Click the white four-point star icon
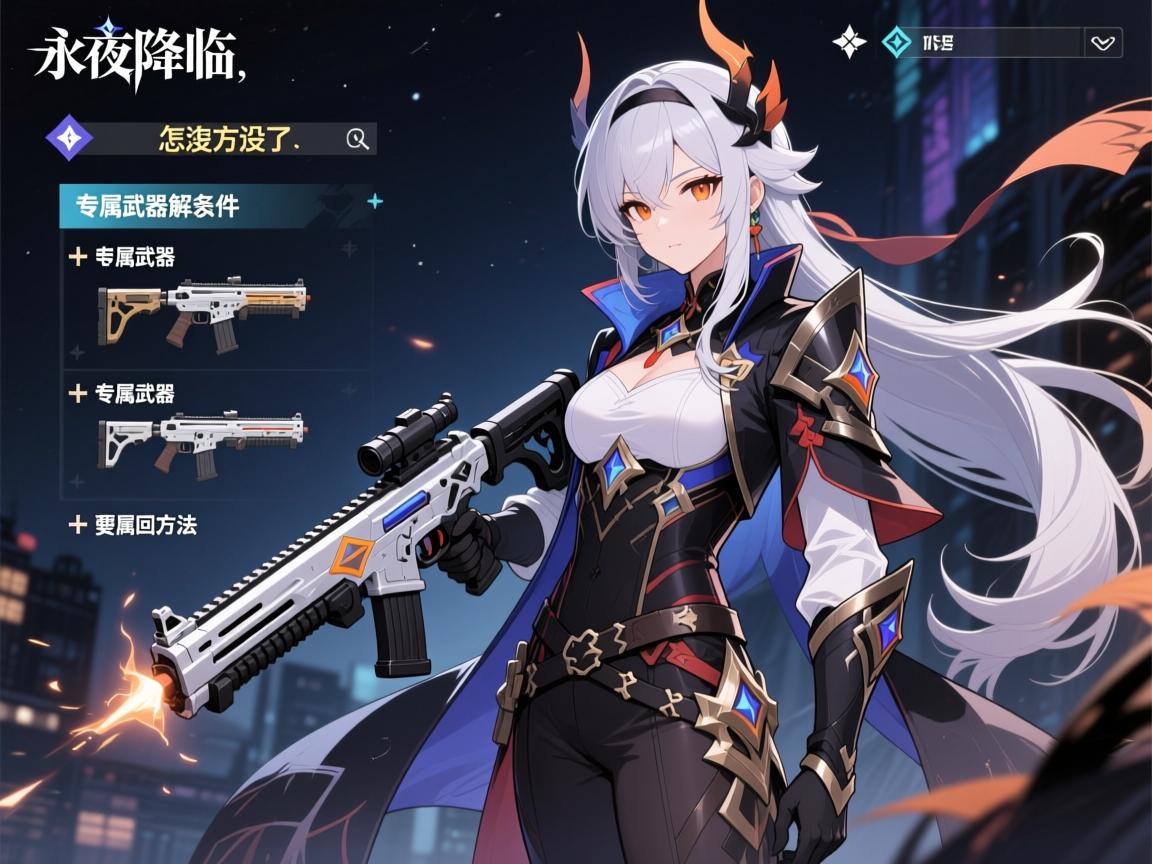1152x864 pixels. coord(849,41)
